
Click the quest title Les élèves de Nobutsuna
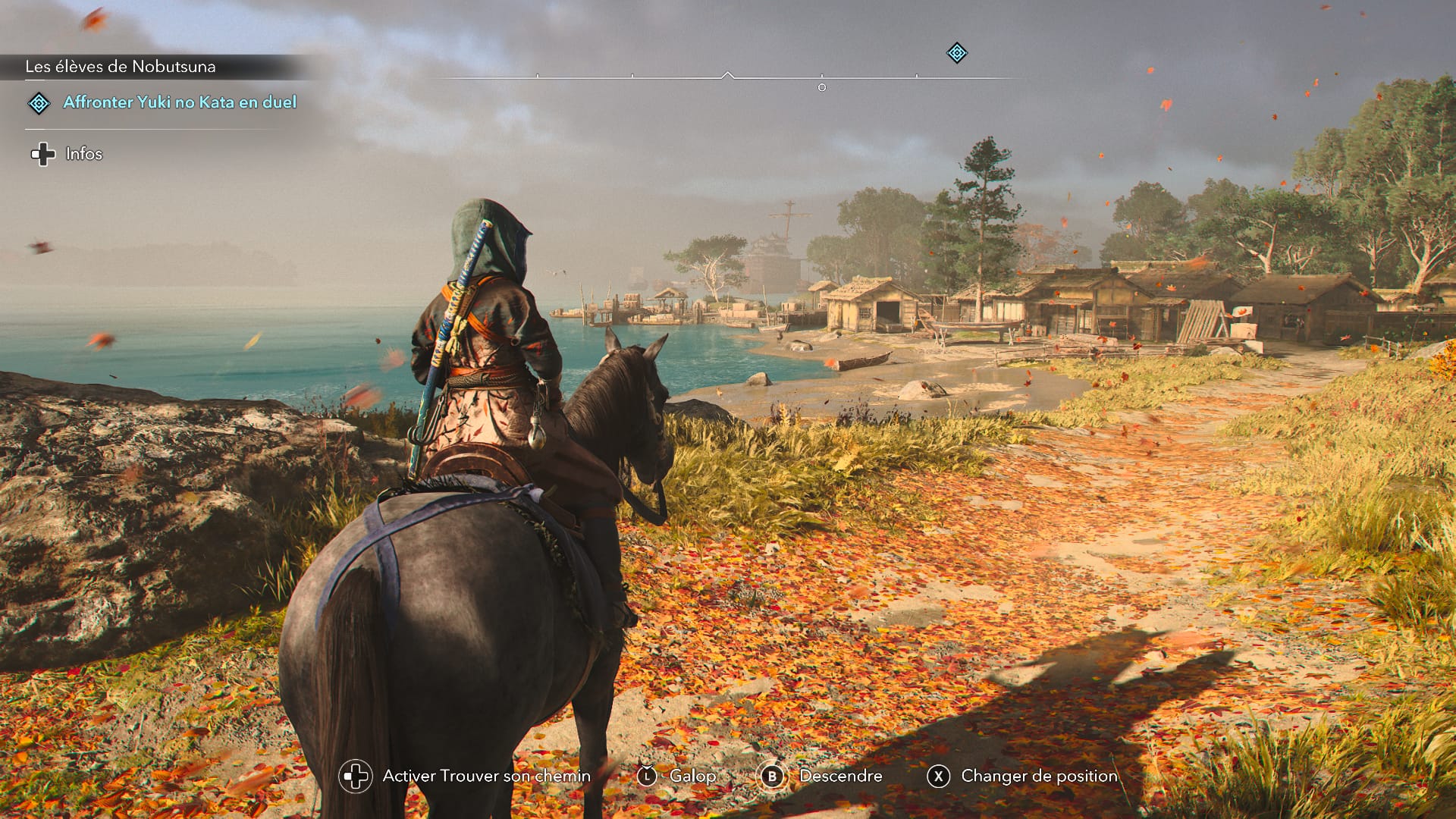click(x=121, y=67)
